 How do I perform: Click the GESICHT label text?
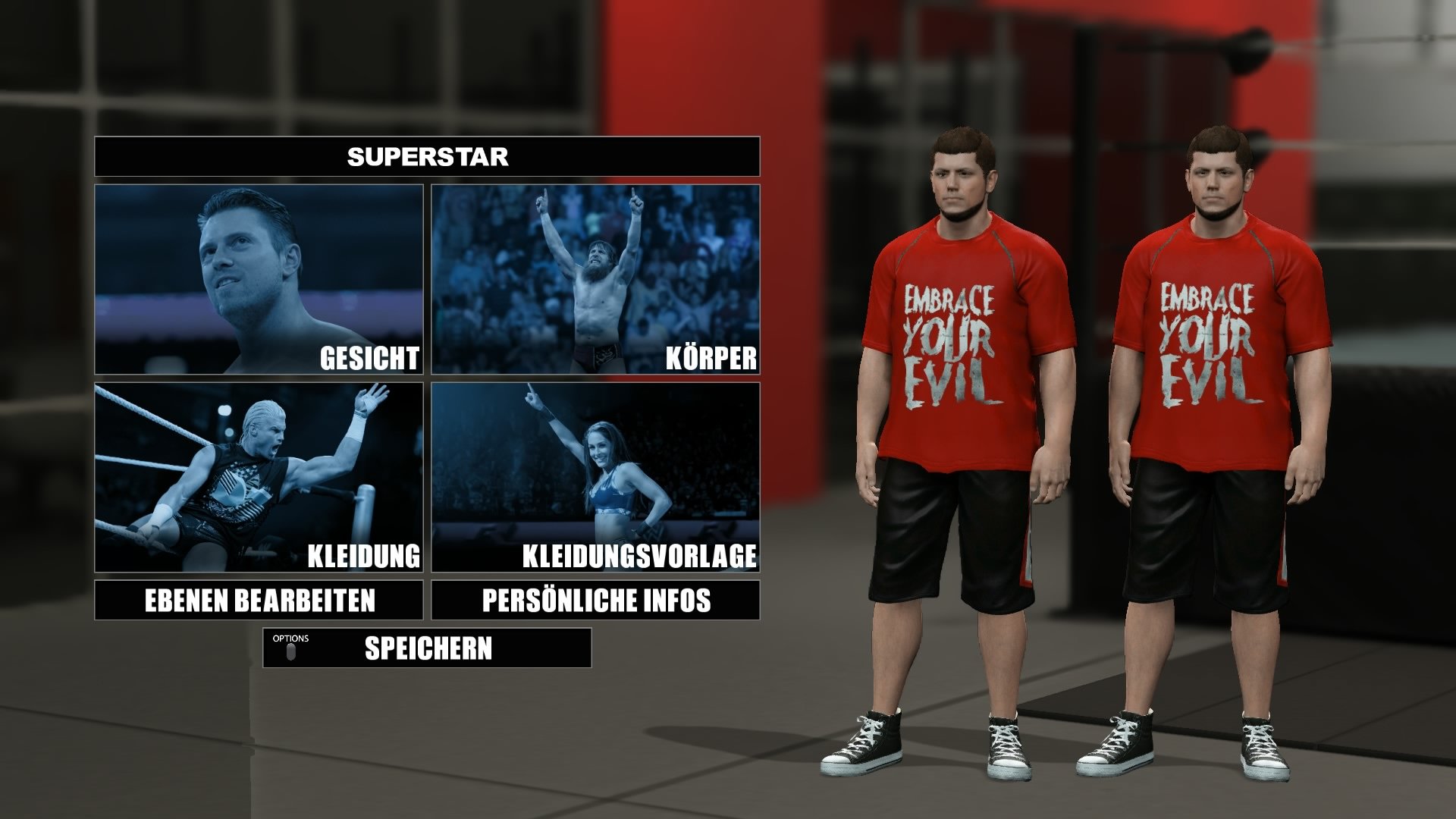[369, 355]
